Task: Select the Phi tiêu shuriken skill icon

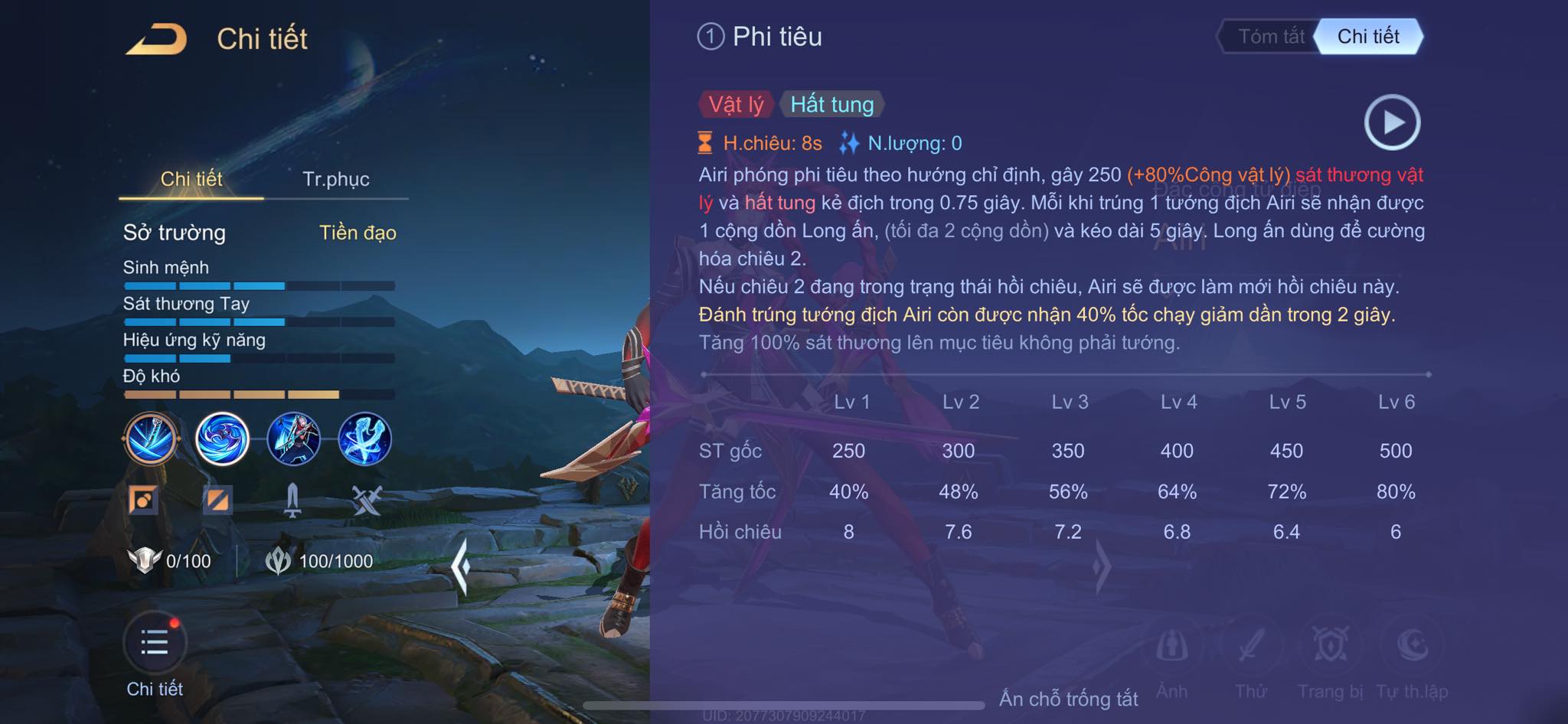Action: coord(222,439)
